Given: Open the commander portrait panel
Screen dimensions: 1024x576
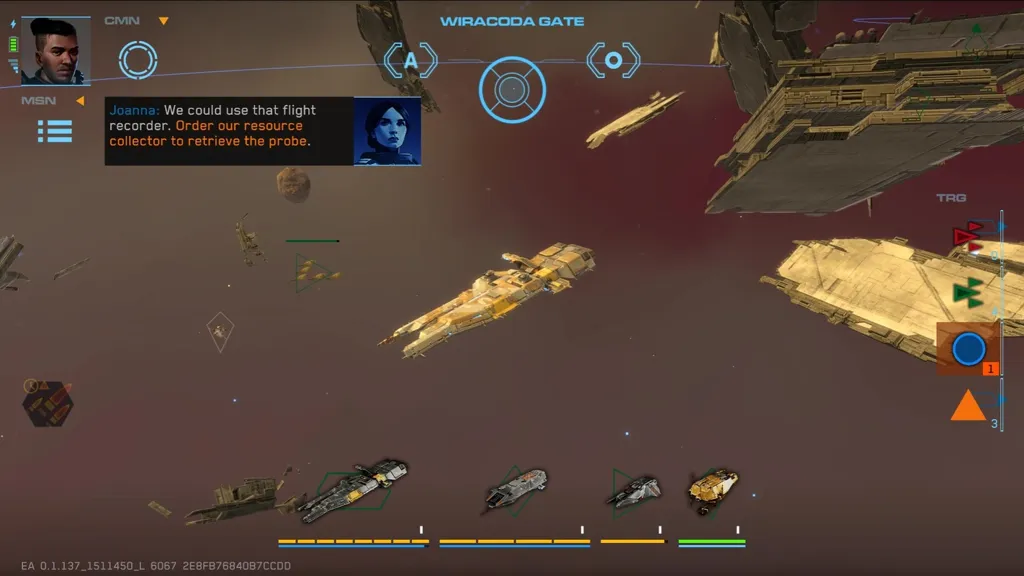Looking at the screenshot, I should (x=55, y=51).
